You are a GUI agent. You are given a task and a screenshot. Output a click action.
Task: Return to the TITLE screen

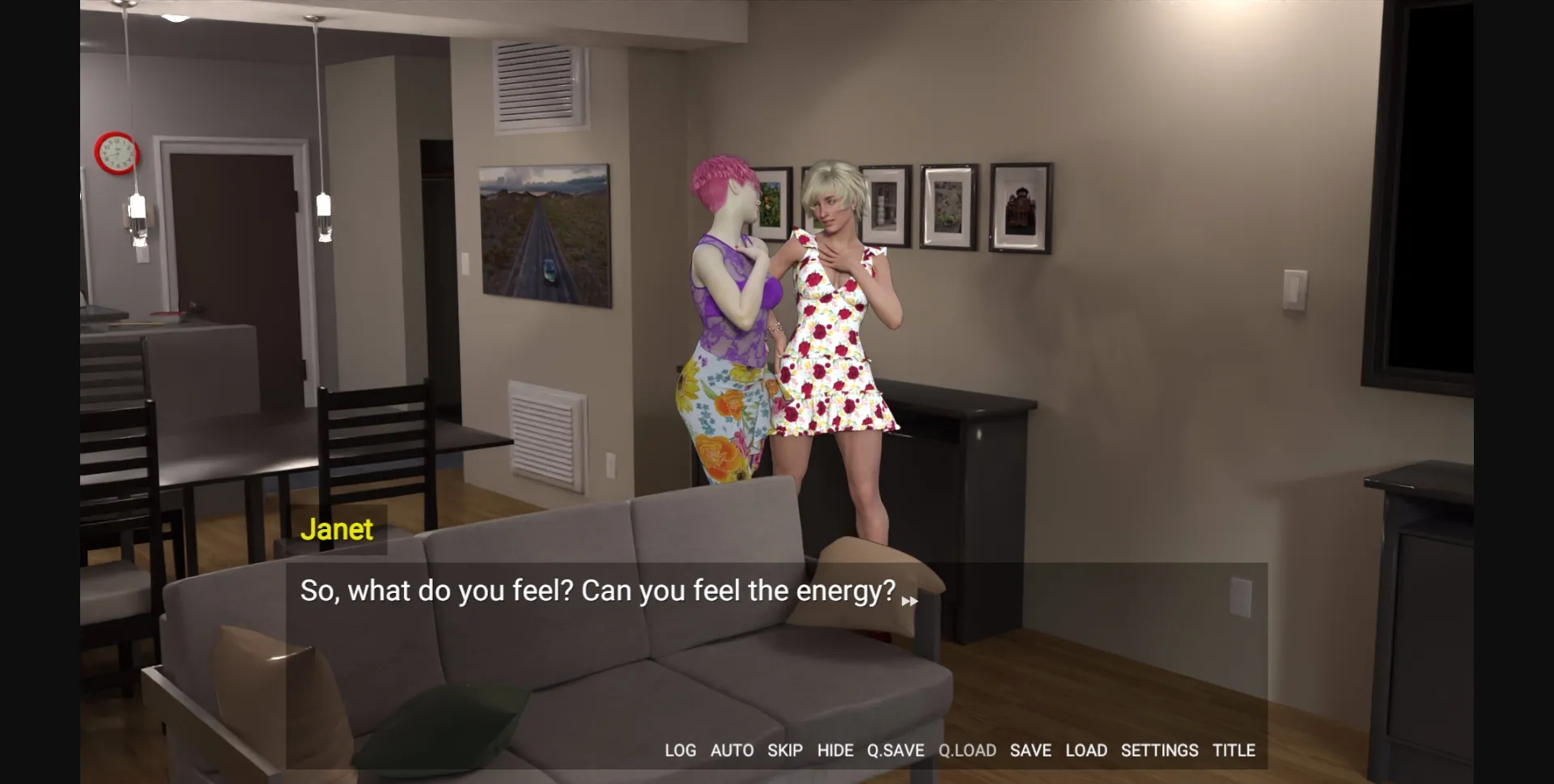[x=1234, y=750]
